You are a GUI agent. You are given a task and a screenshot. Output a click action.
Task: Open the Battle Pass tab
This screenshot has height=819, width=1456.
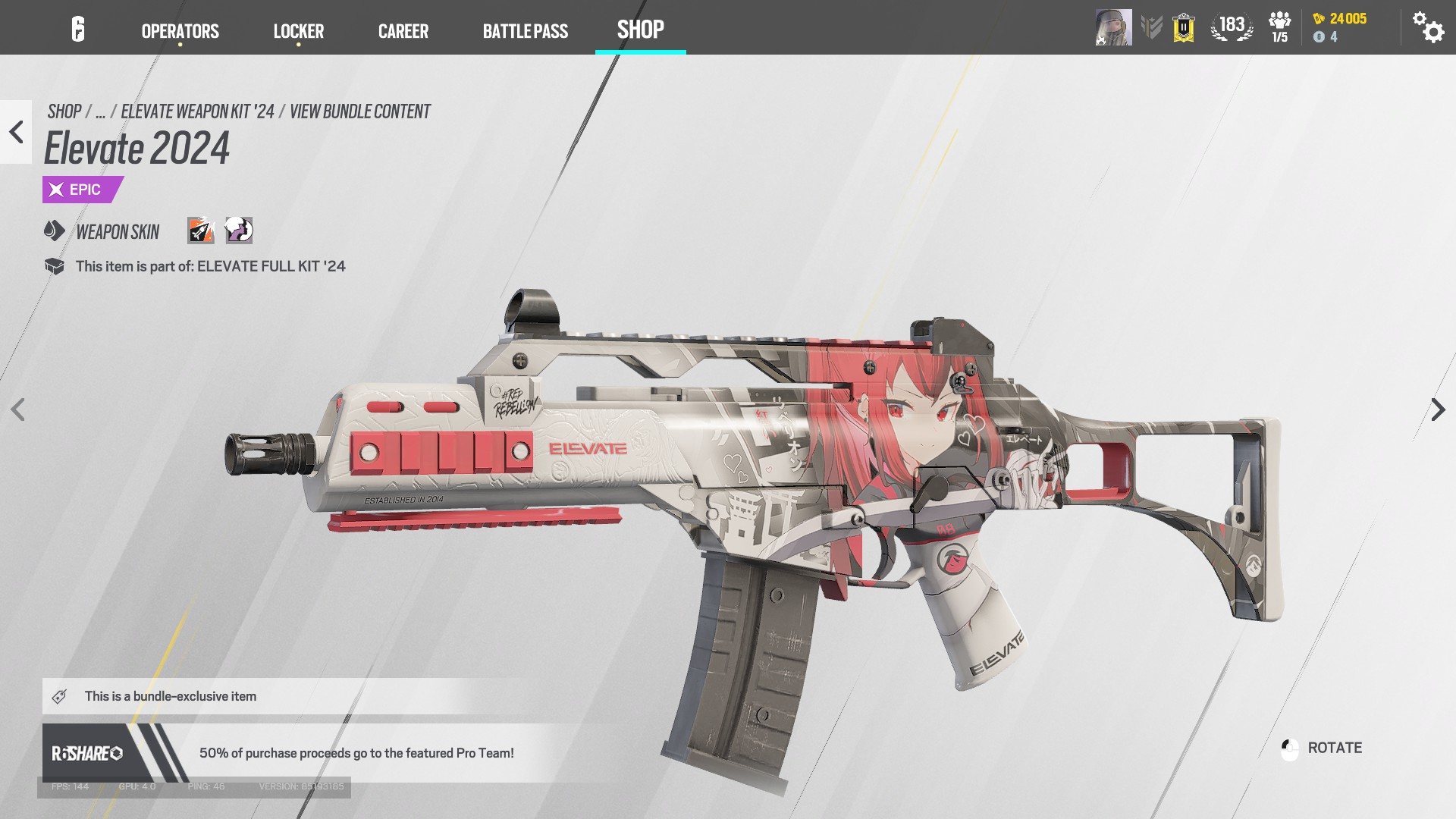(x=525, y=31)
